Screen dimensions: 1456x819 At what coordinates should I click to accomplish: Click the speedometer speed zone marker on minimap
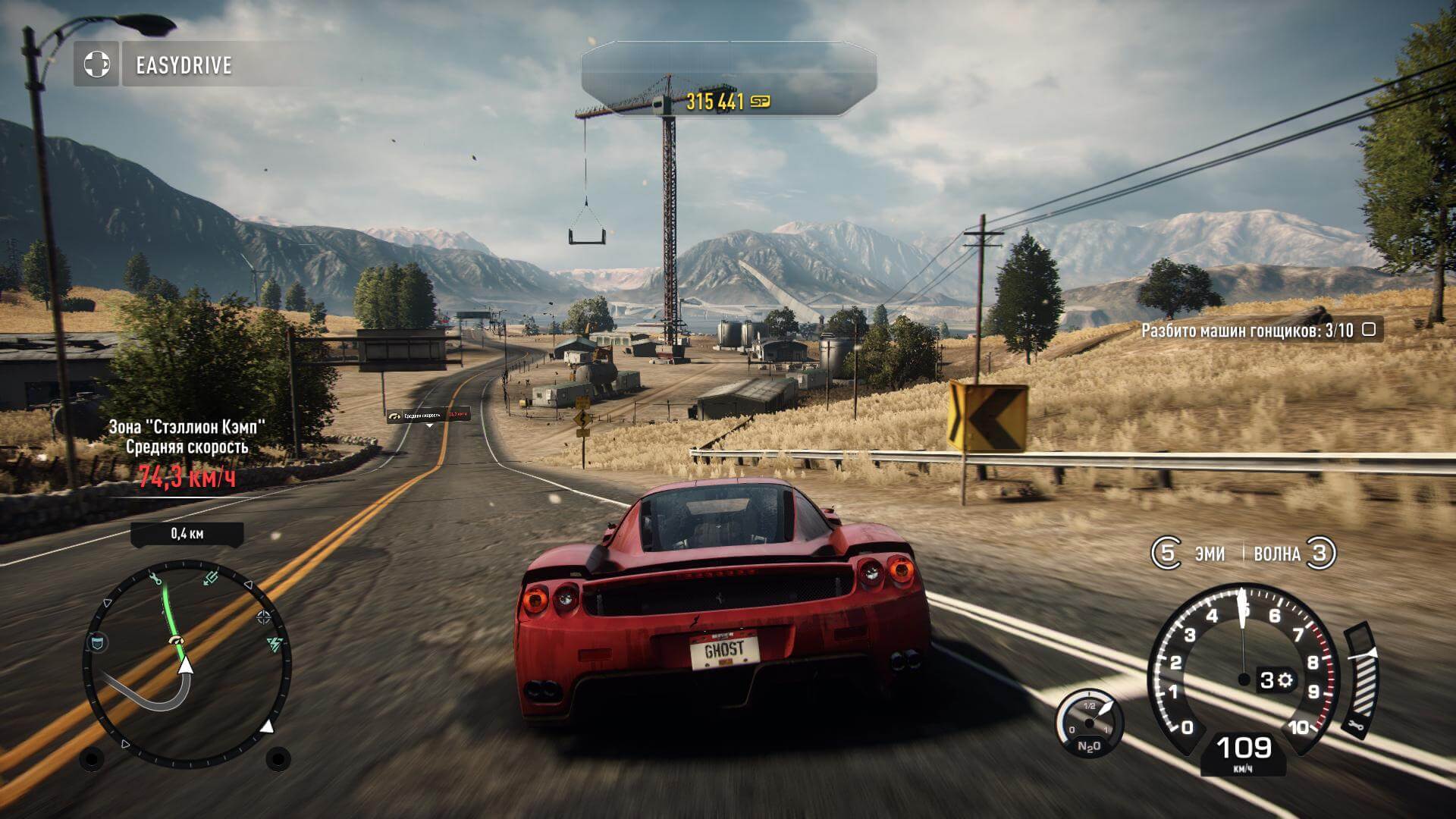pos(177,642)
